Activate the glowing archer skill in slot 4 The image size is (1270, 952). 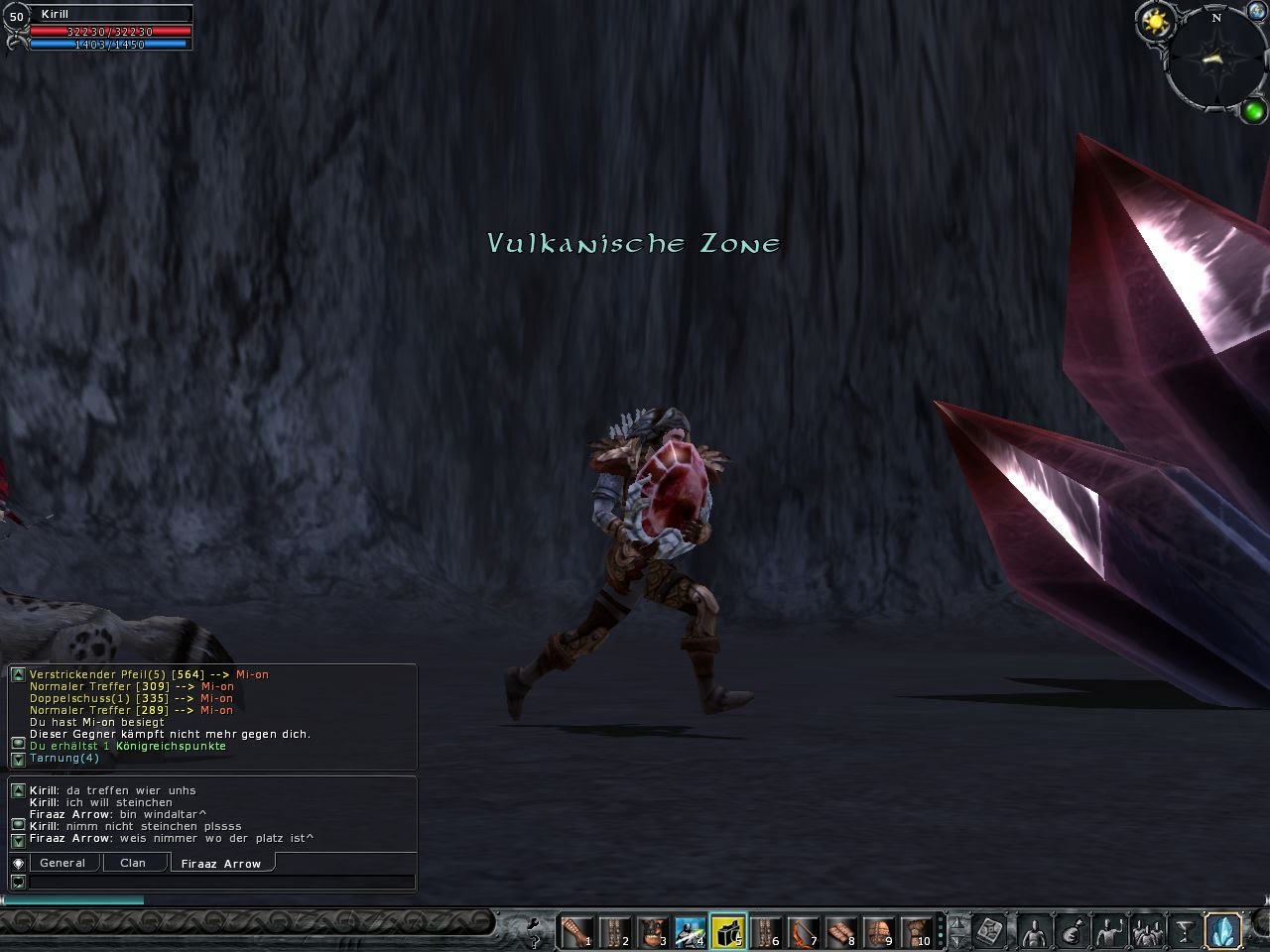coord(690,931)
